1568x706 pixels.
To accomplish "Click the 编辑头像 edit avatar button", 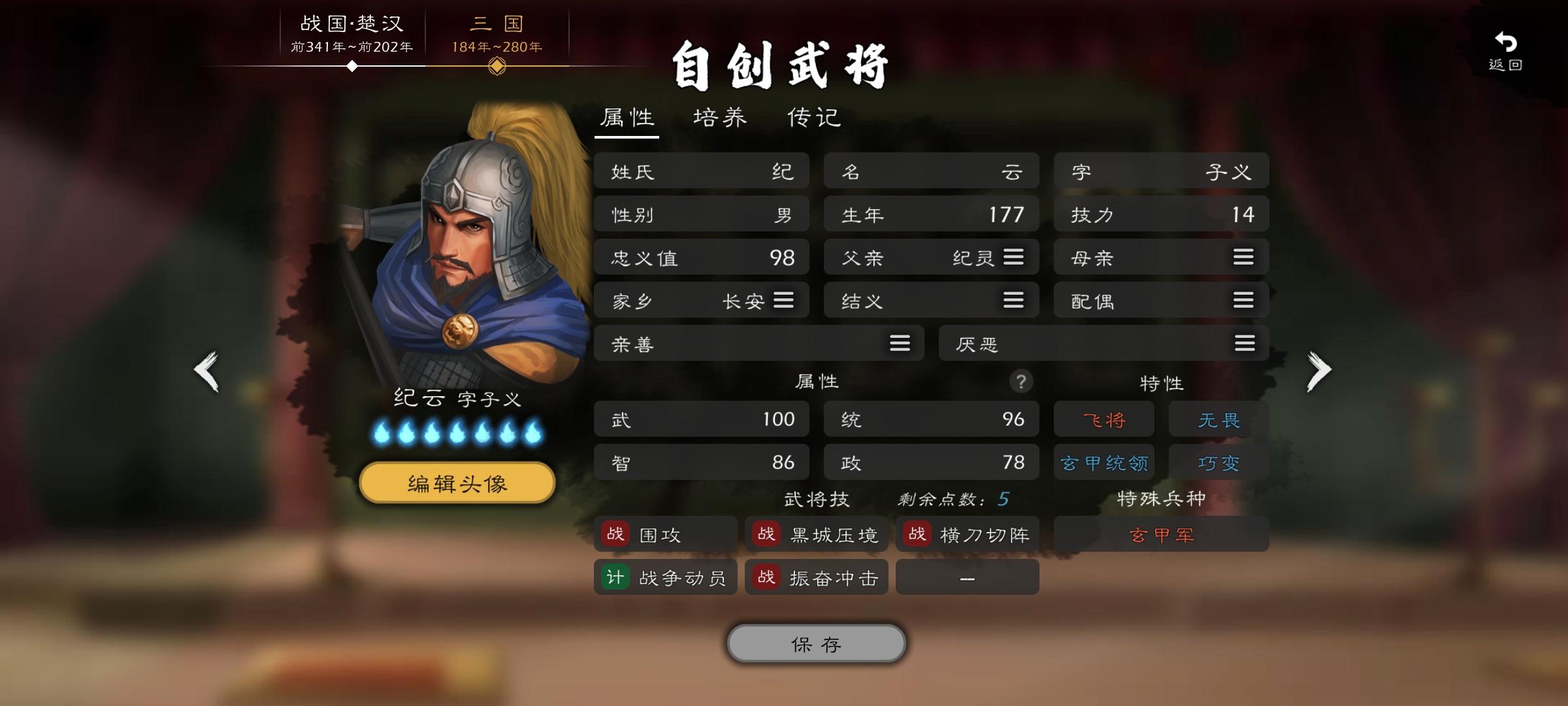I will (456, 482).
